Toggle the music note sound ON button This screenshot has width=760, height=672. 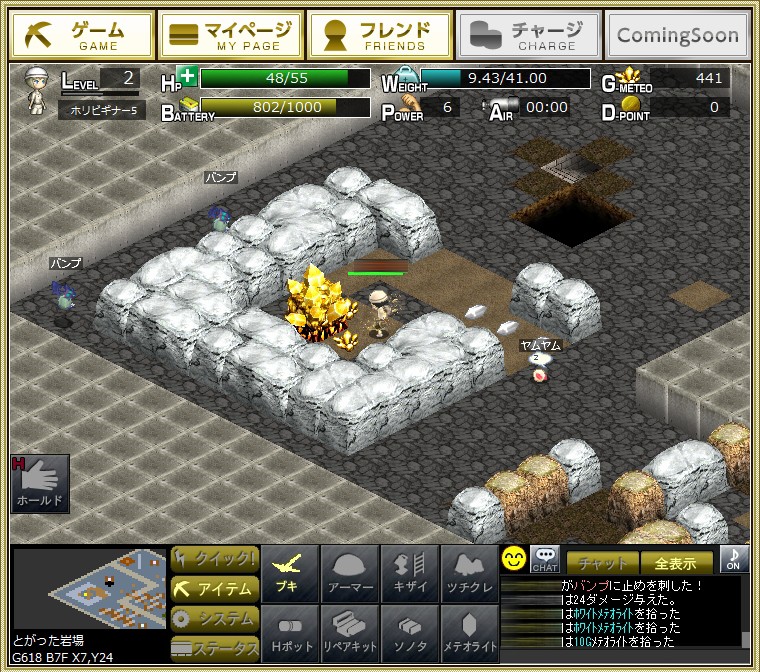point(734,559)
